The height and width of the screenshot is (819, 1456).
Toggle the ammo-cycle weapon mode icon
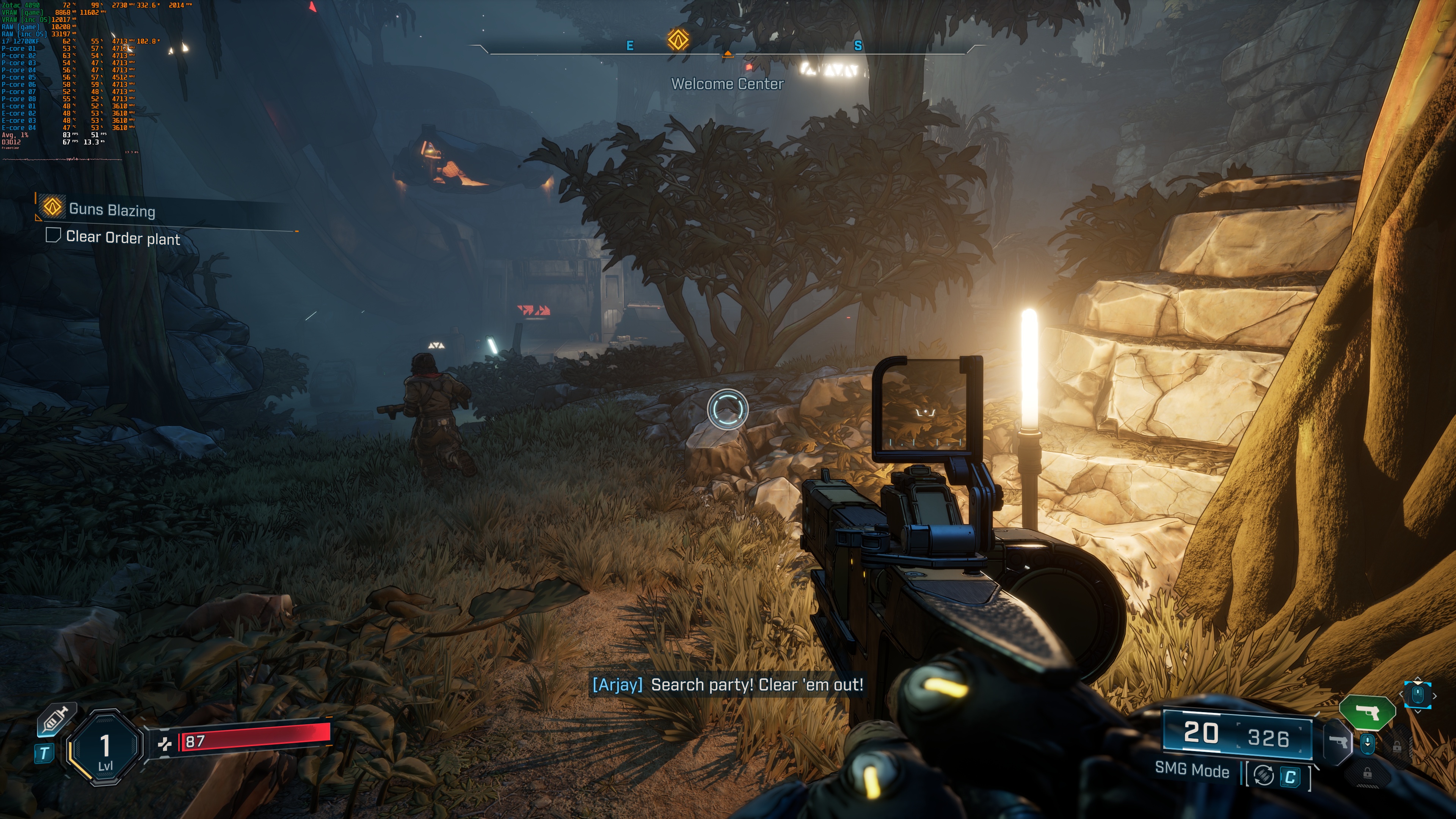[1264, 775]
